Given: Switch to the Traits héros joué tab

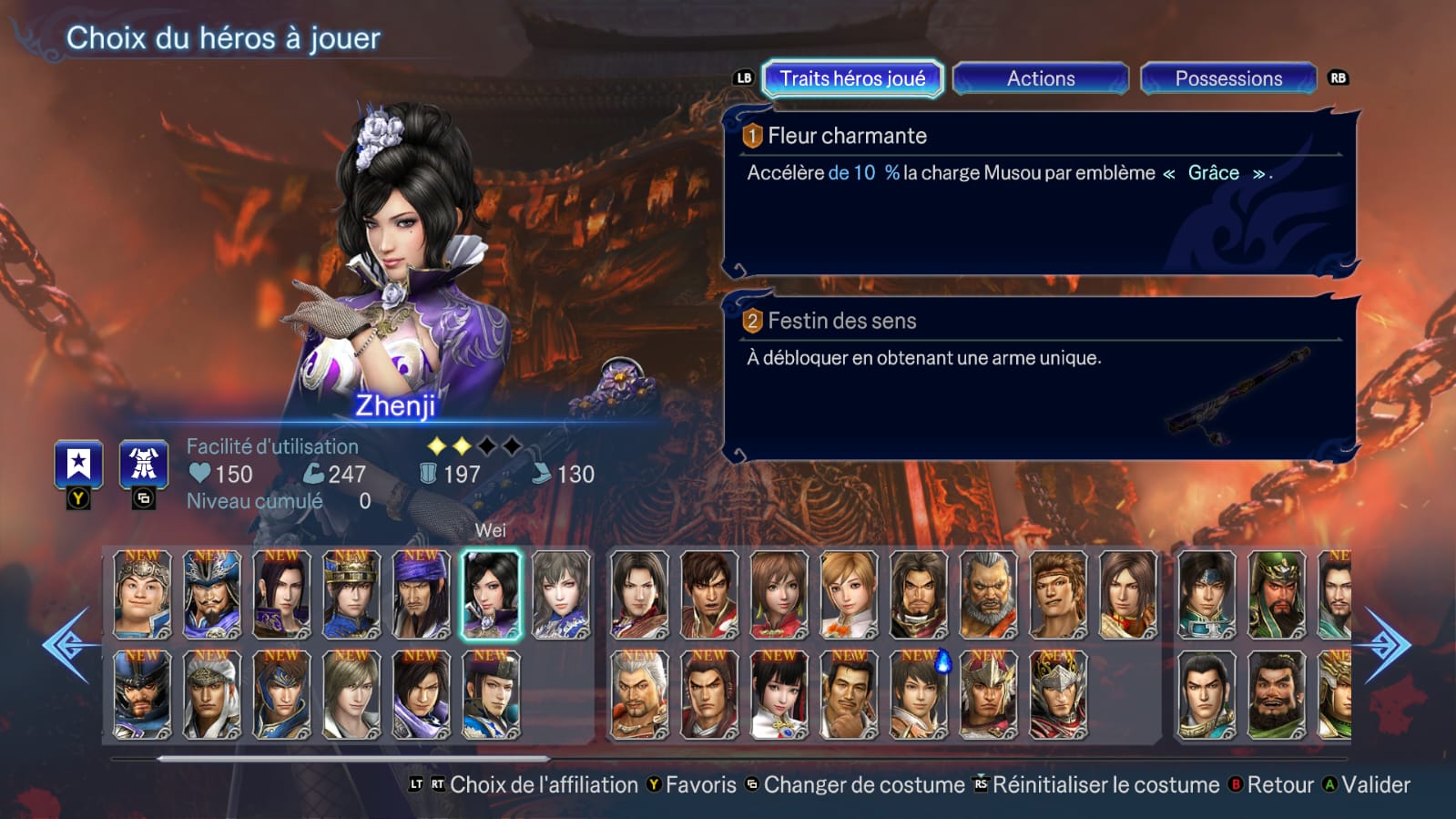Looking at the screenshot, I should 852,78.
